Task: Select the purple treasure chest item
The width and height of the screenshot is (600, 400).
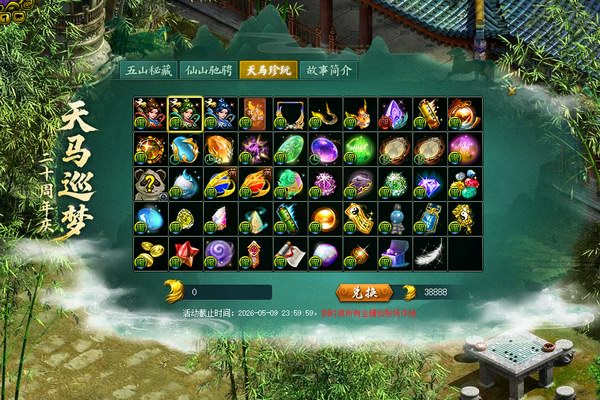Action: click(x=395, y=254)
